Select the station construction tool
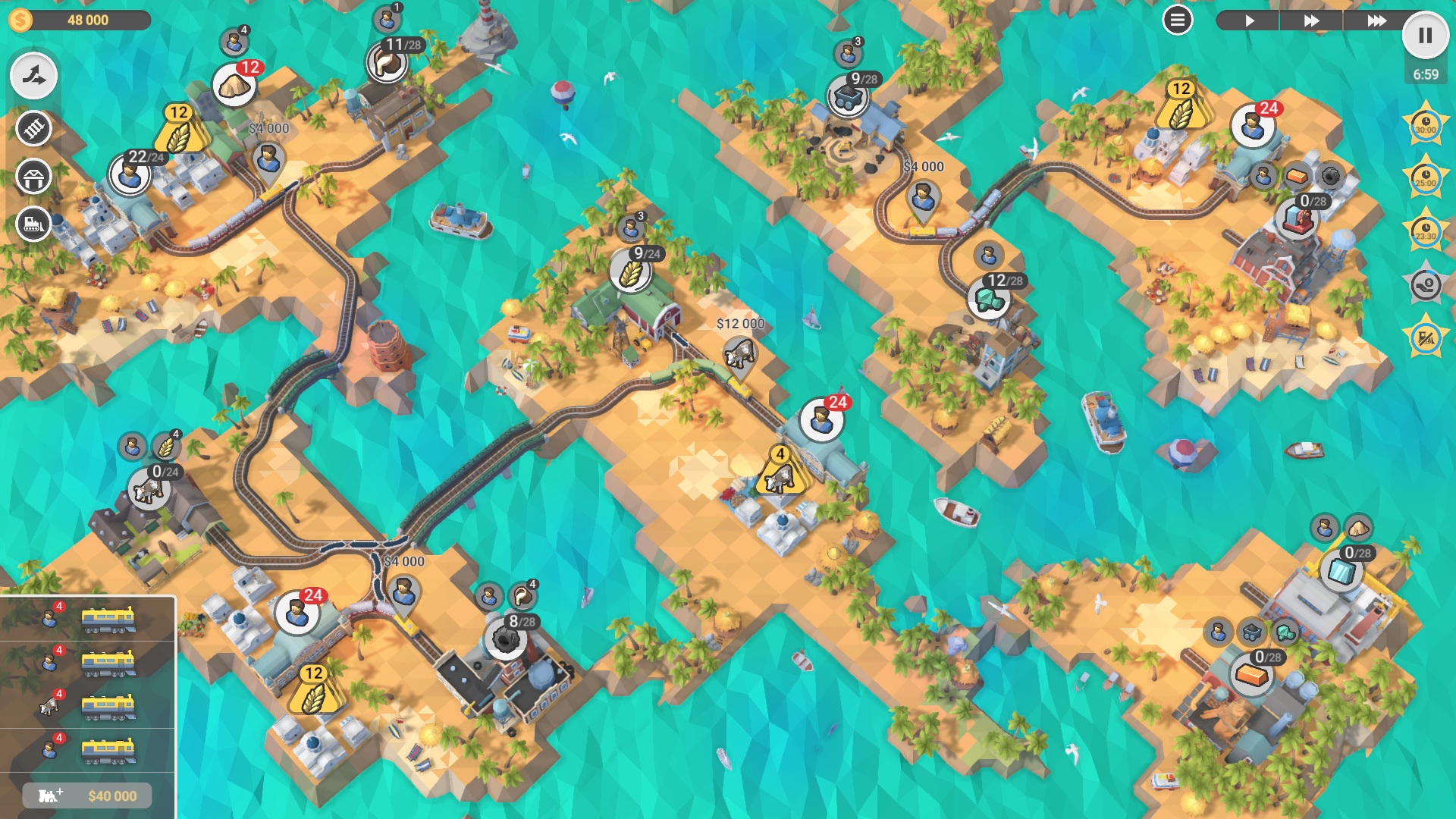Viewport: 1456px width, 819px height. [x=33, y=177]
